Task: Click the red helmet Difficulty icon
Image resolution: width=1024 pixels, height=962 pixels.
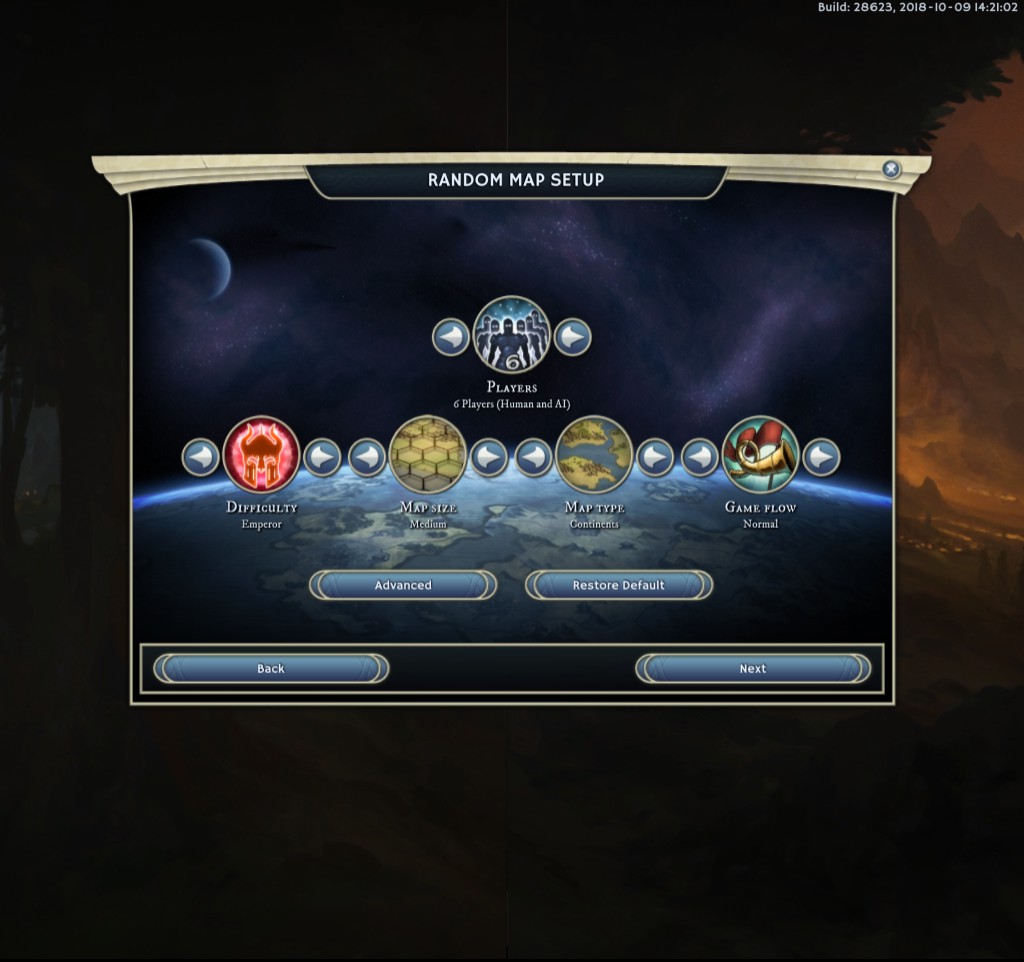Action: (x=261, y=455)
